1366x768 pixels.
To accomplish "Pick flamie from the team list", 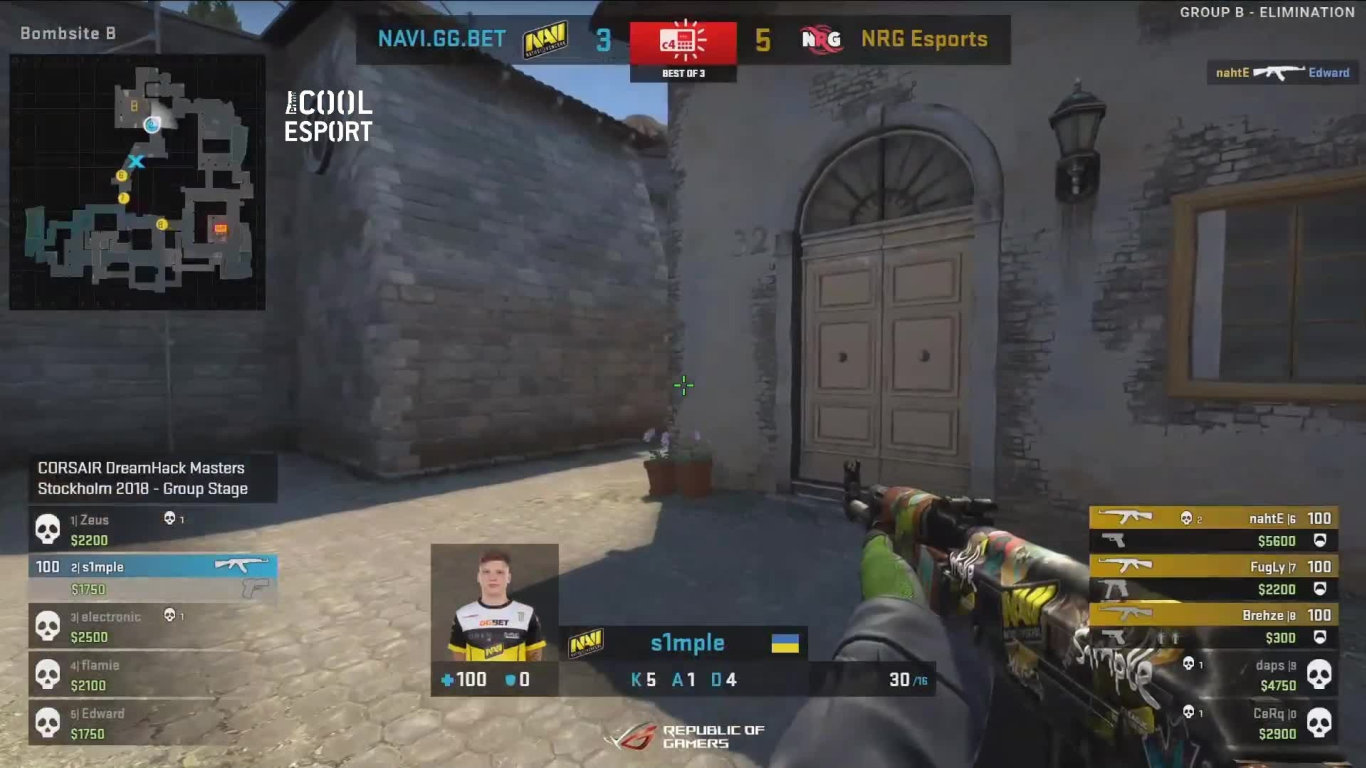I will (152, 675).
